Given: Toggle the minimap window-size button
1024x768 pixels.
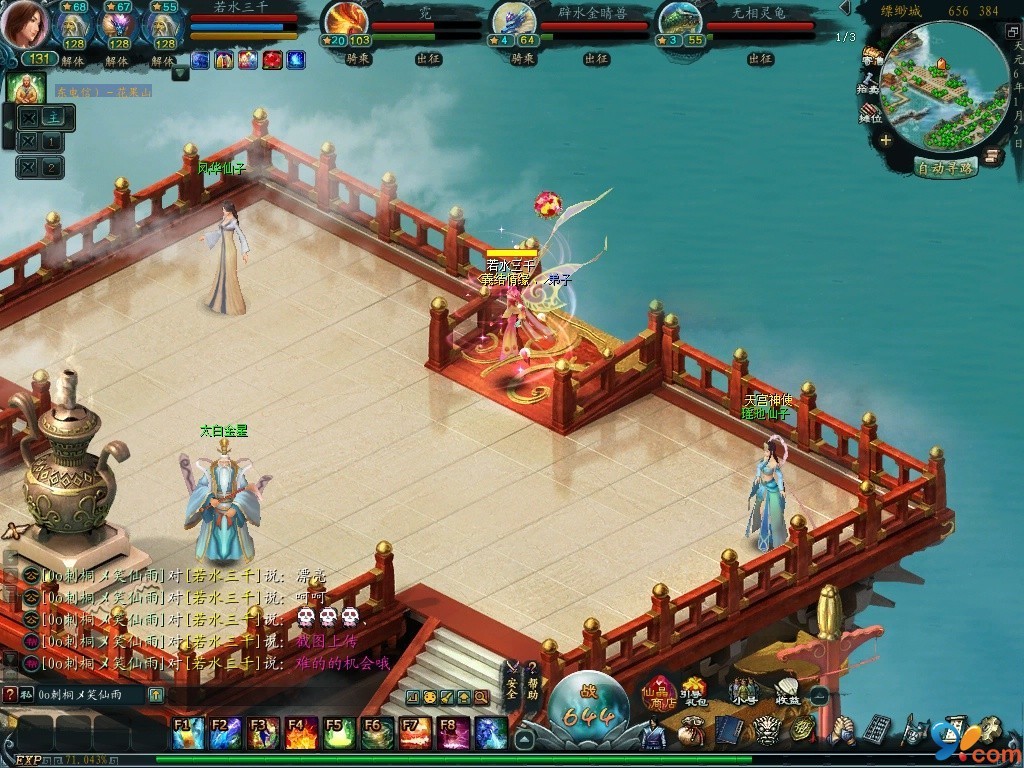Looking at the screenshot, I should click(x=1011, y=31).
